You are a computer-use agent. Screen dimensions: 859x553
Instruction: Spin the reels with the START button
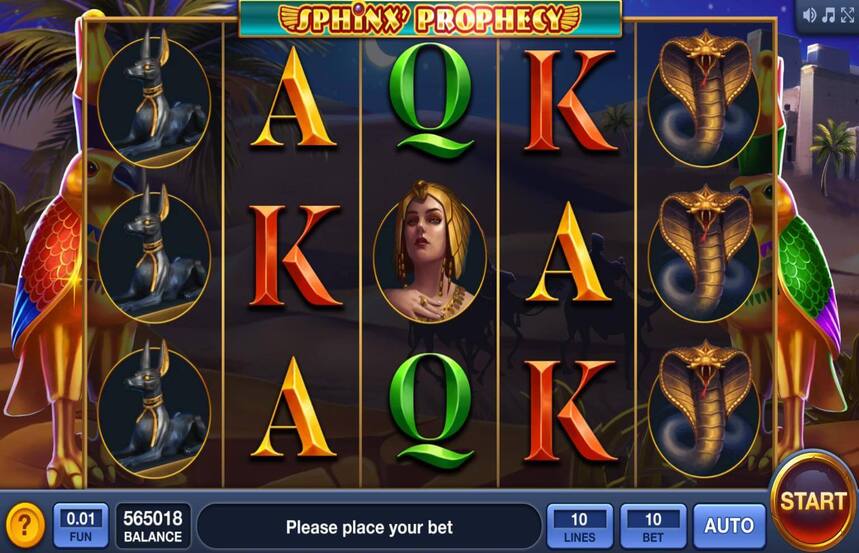click(x=812, y=501)
